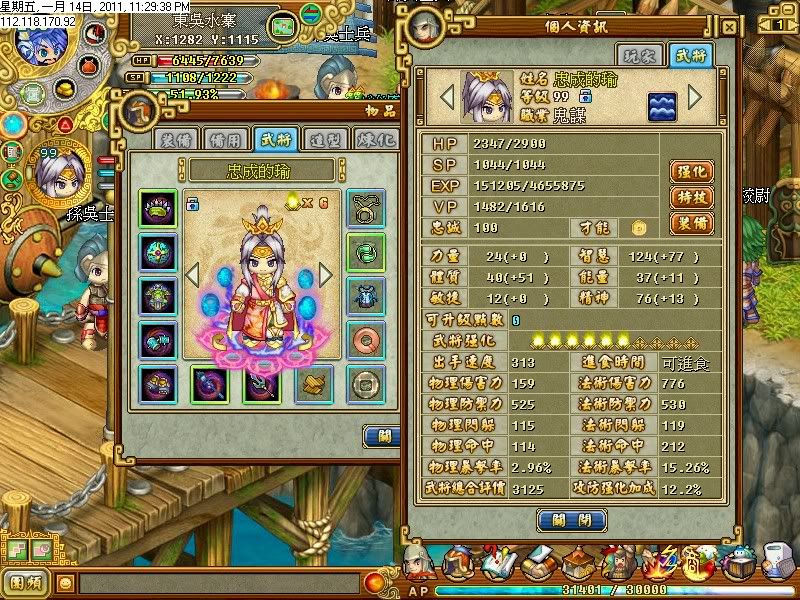Click the 裝備 button beside the stats
This screenshot has height=600, width=800.
(x=691, y=223)
